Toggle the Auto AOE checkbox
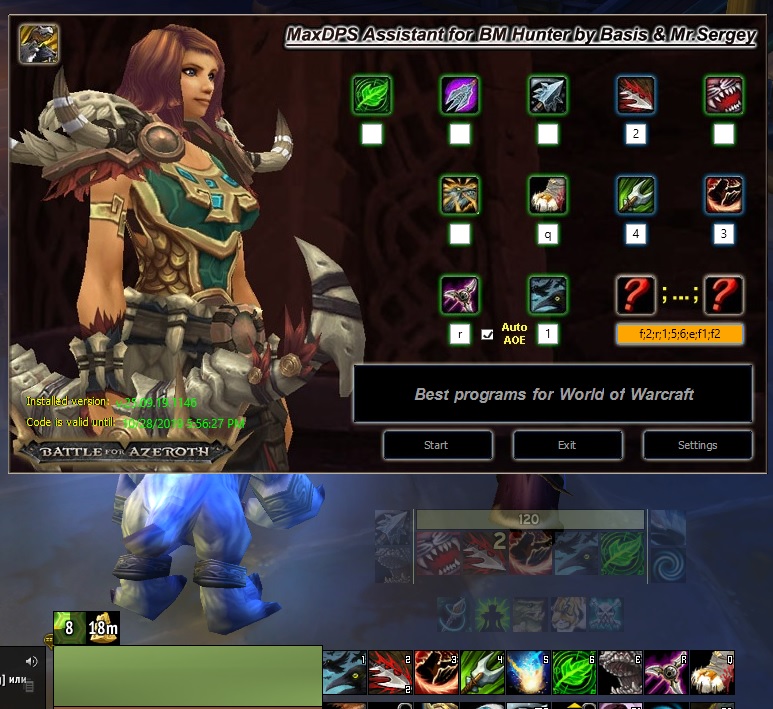Viewport: 773px width, 709px height. point(487,335)
